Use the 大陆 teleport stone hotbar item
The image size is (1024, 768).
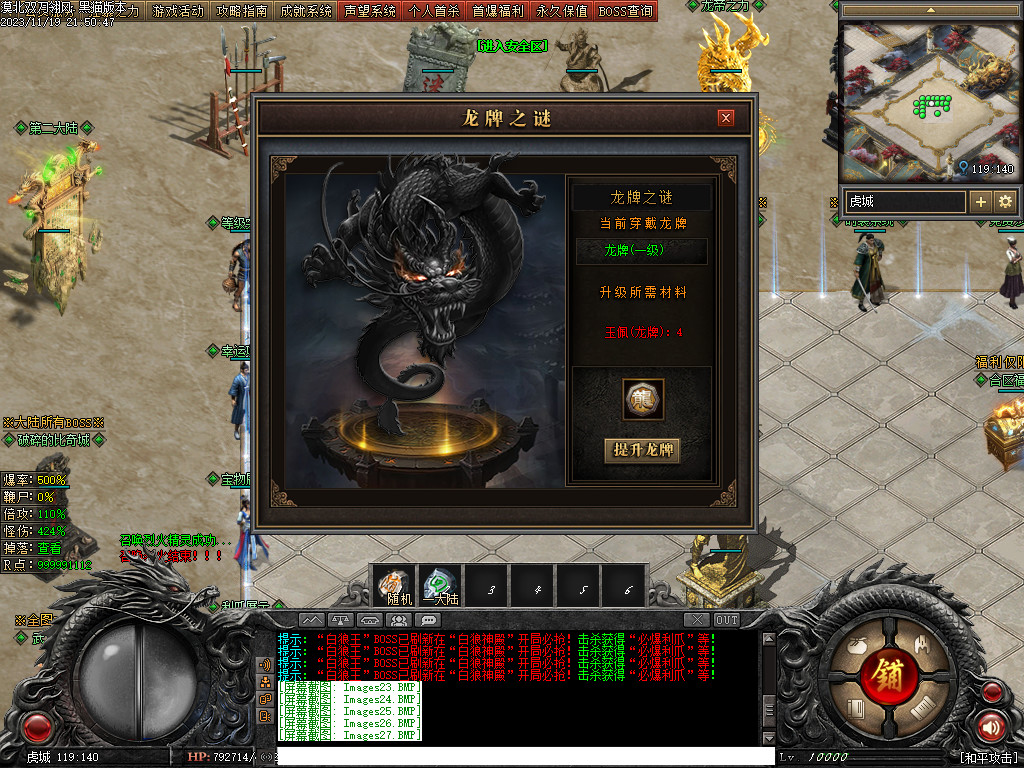tap(440, 586)
